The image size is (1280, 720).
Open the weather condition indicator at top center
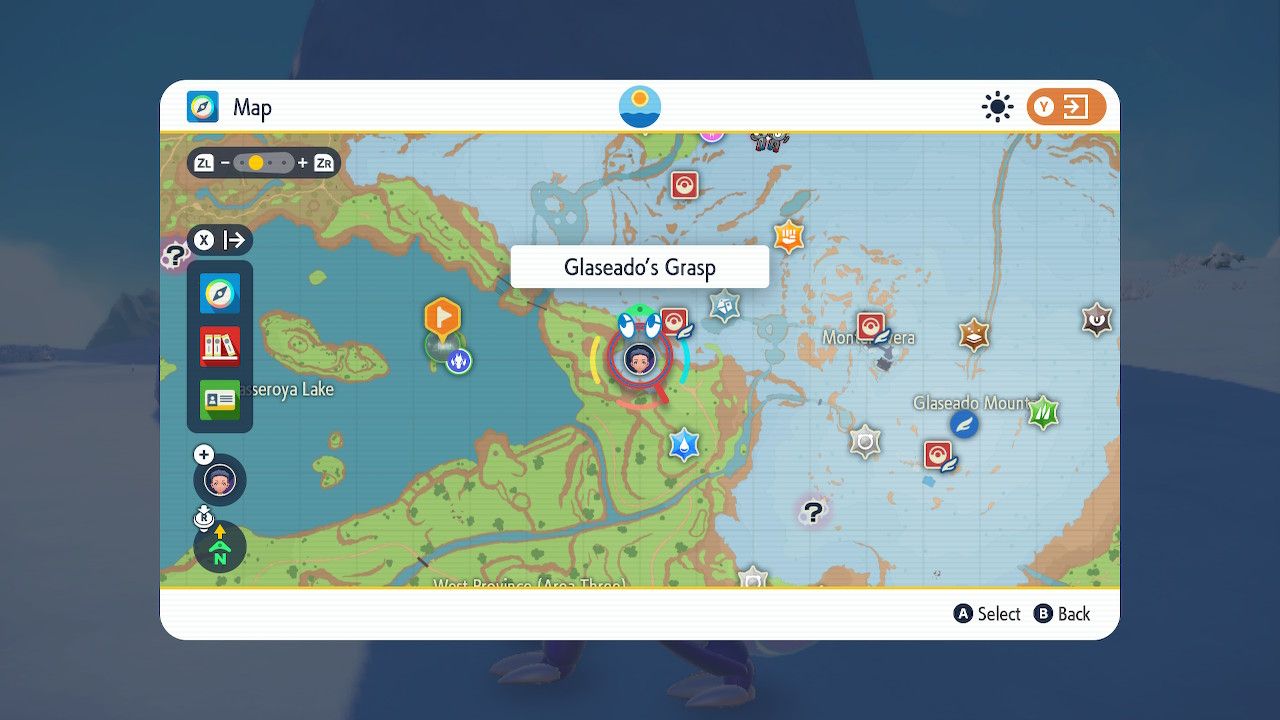(638, 104)
